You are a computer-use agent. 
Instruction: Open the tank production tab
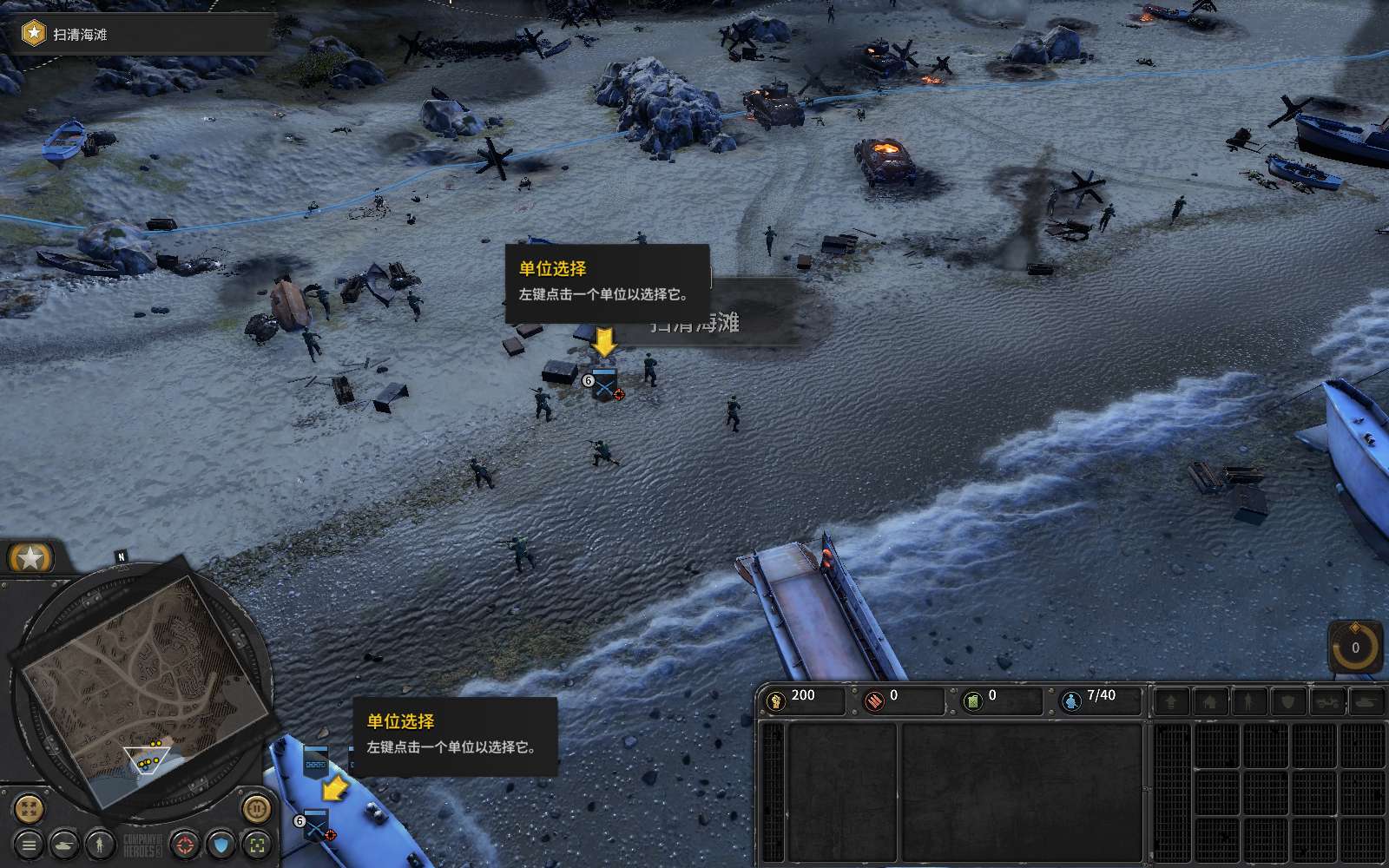(x=1366, y=701)
